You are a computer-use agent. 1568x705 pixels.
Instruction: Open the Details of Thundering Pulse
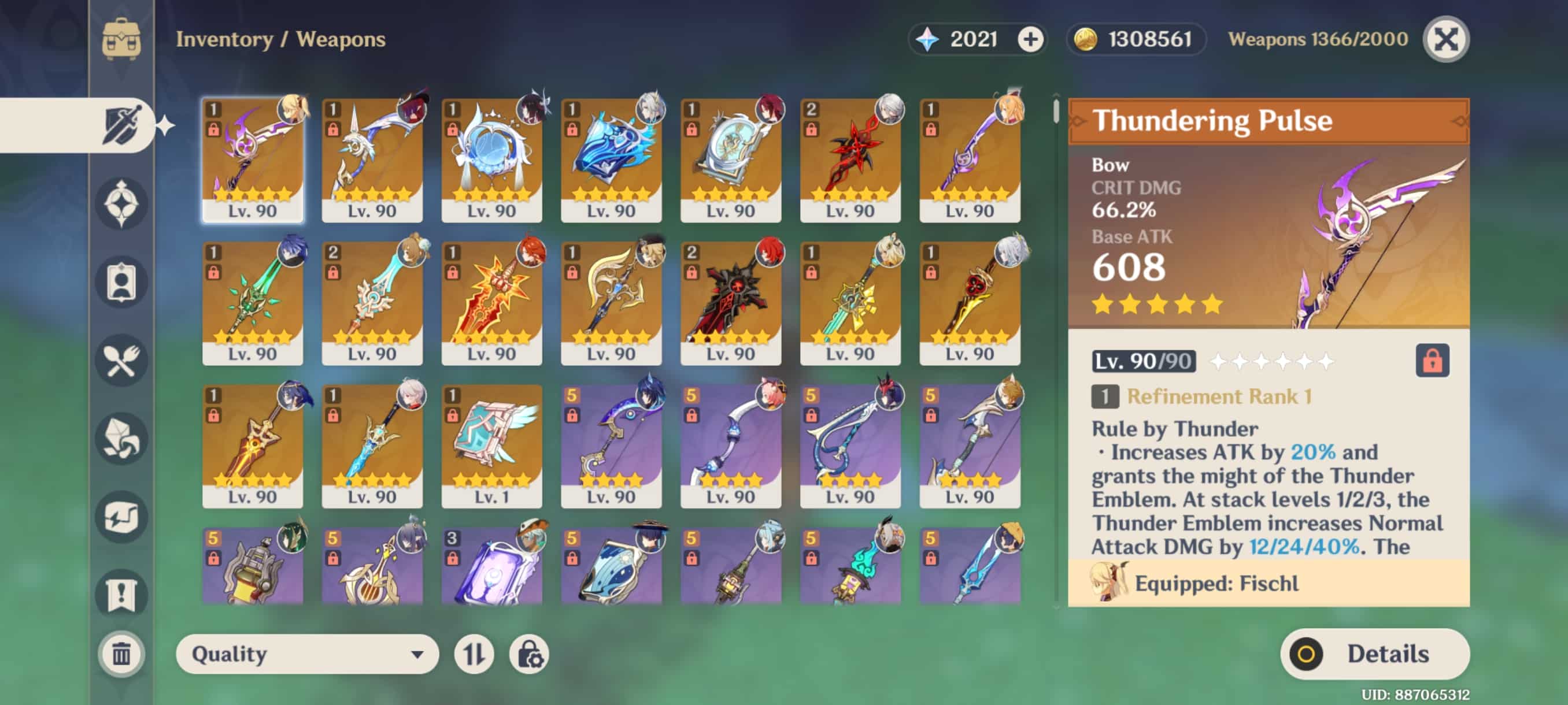click(1374, 654)
